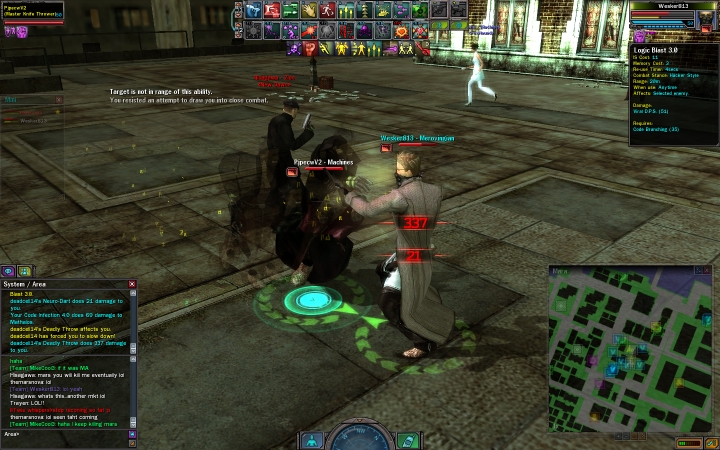Activate the green radiation symbol ability
The image size is (720, 450).
click(420, 10)
